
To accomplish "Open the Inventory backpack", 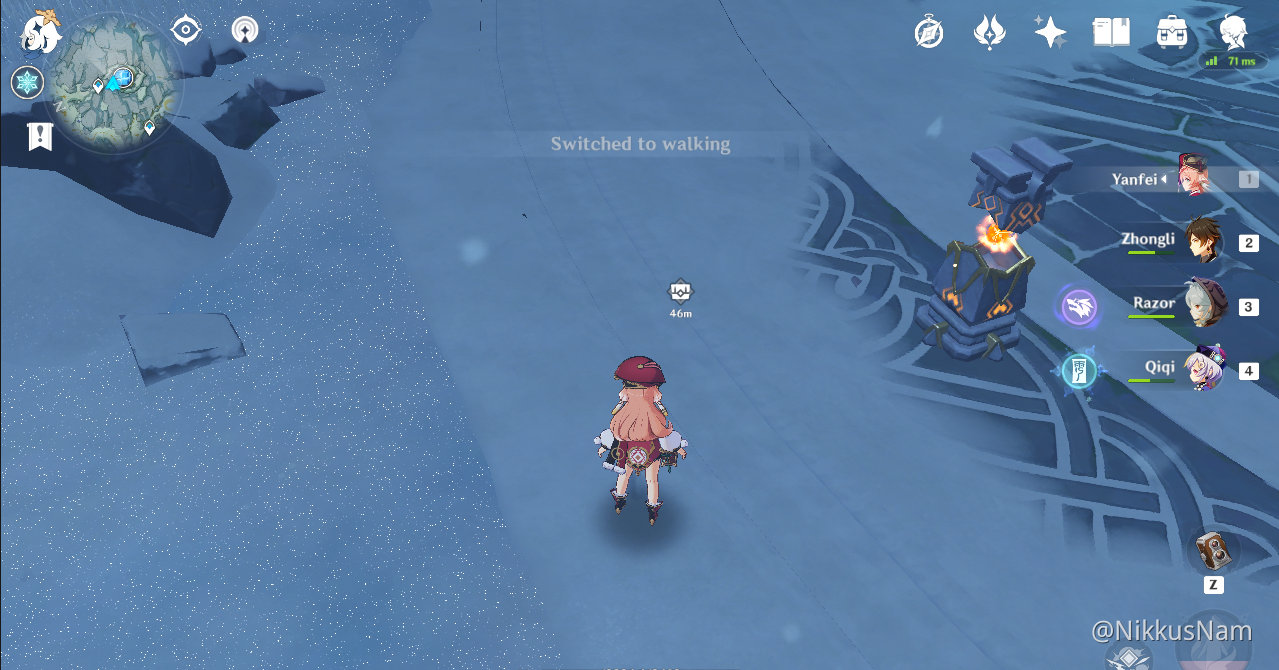I will coord(1171,33).
